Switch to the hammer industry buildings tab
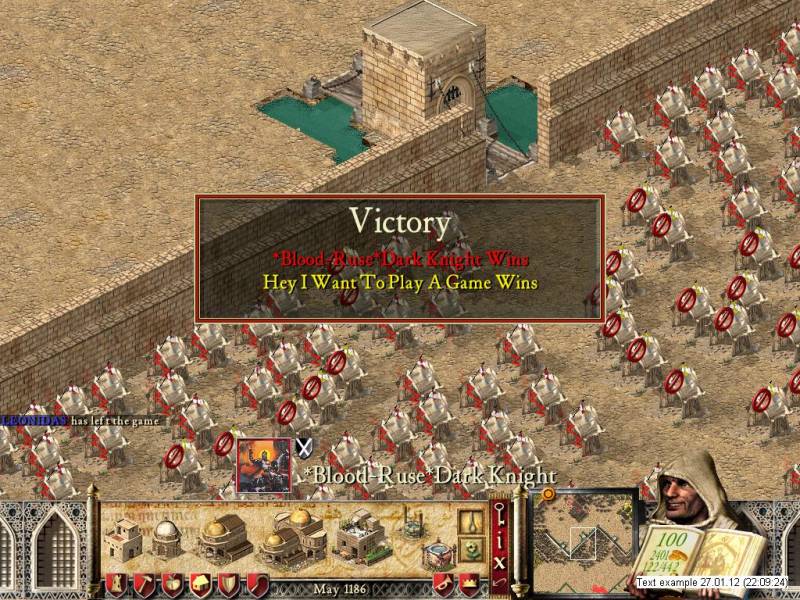This screenshot has width=800, height=600. [x=145, y=585]
